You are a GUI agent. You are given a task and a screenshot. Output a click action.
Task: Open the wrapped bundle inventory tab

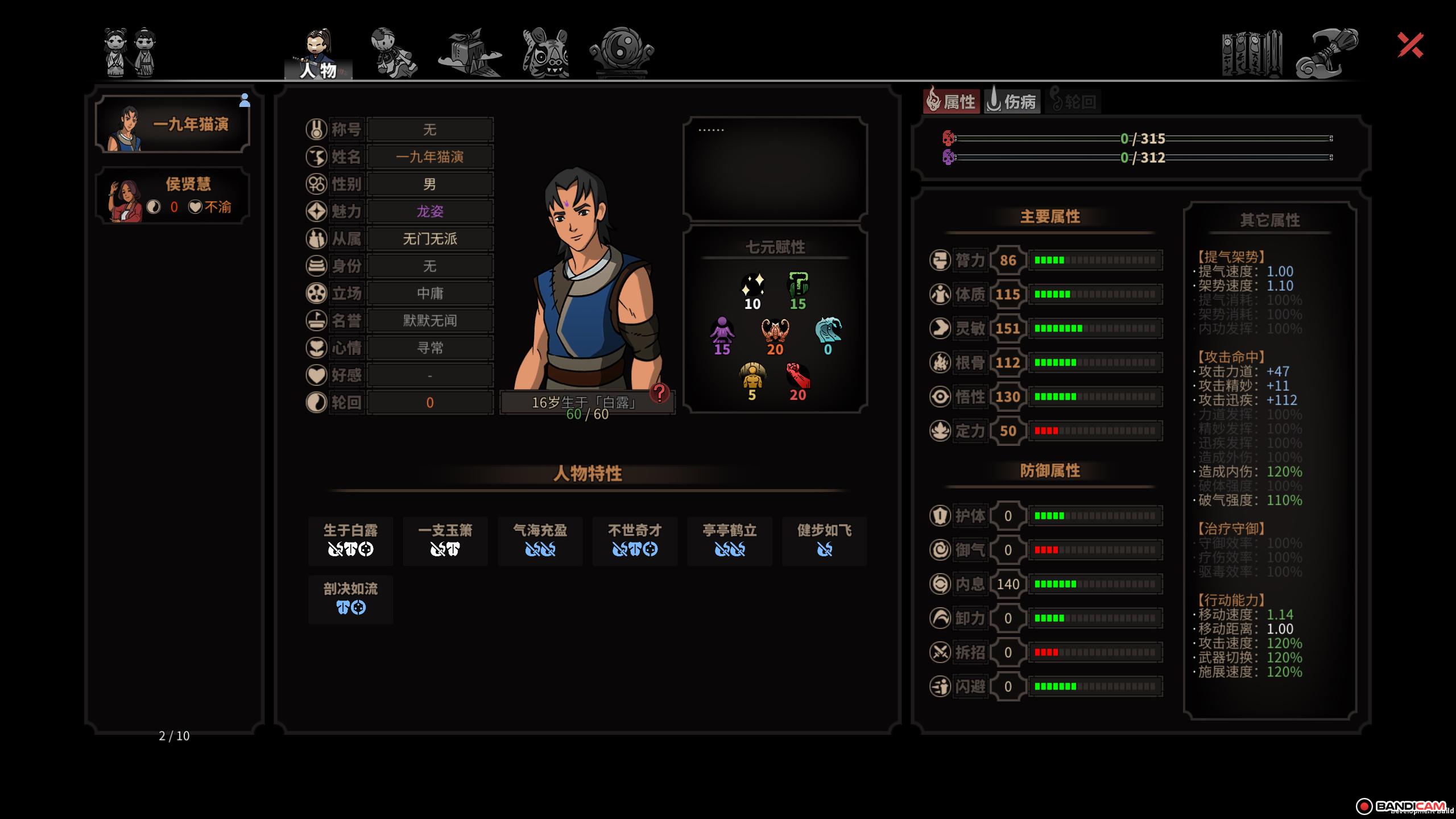click(x=470, y=53)
